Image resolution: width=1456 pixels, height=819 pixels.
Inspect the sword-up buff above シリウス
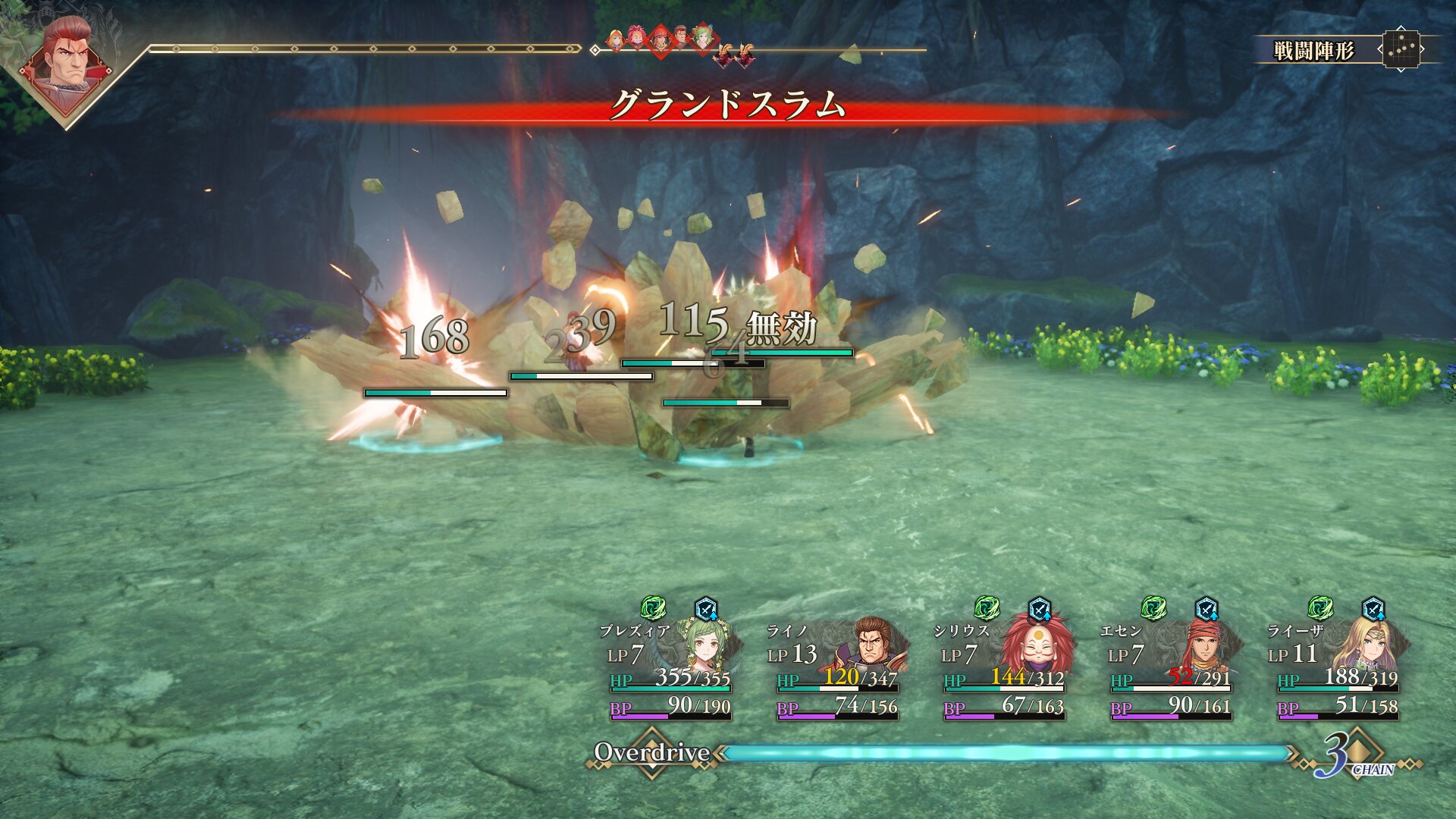1040,609
